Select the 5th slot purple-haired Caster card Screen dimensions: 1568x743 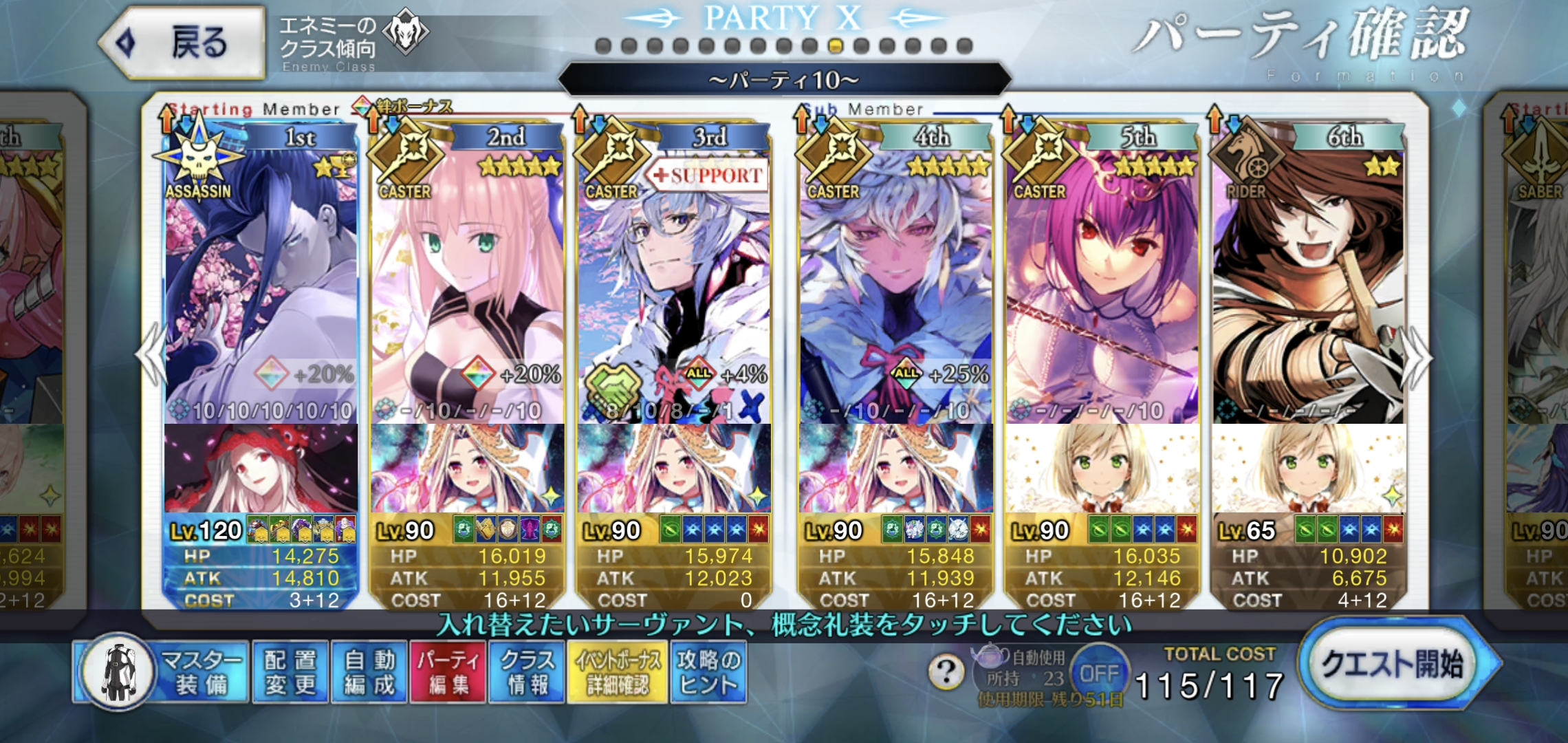tap(1102, 275)
